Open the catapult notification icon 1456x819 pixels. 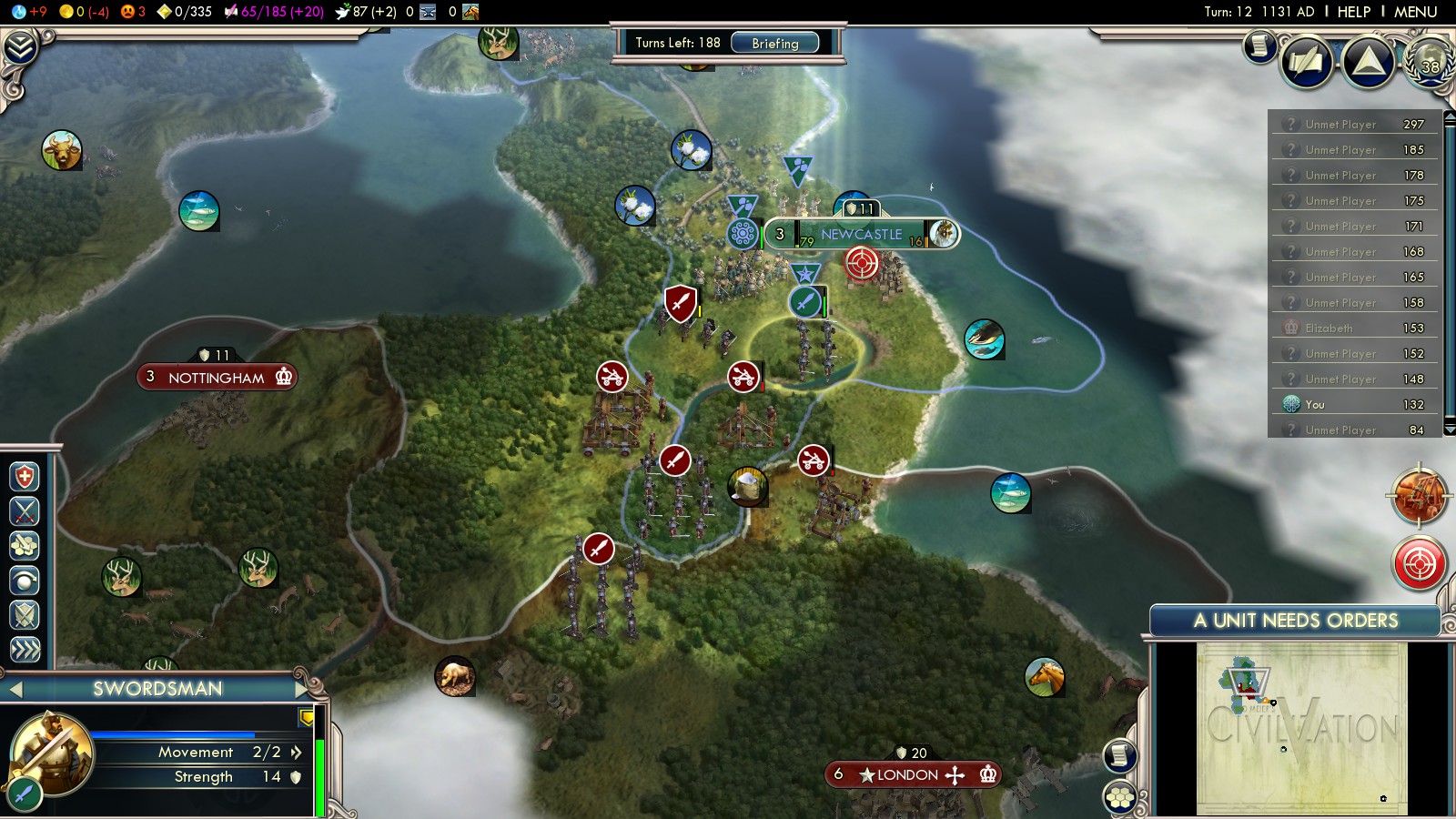[1418, 497]
